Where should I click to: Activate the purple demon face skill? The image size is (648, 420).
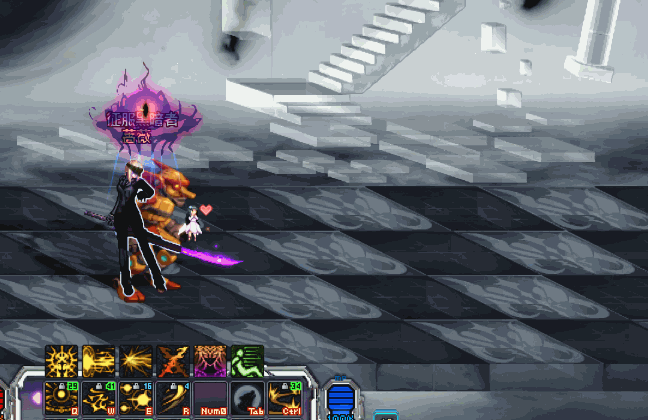coord(209,361)
